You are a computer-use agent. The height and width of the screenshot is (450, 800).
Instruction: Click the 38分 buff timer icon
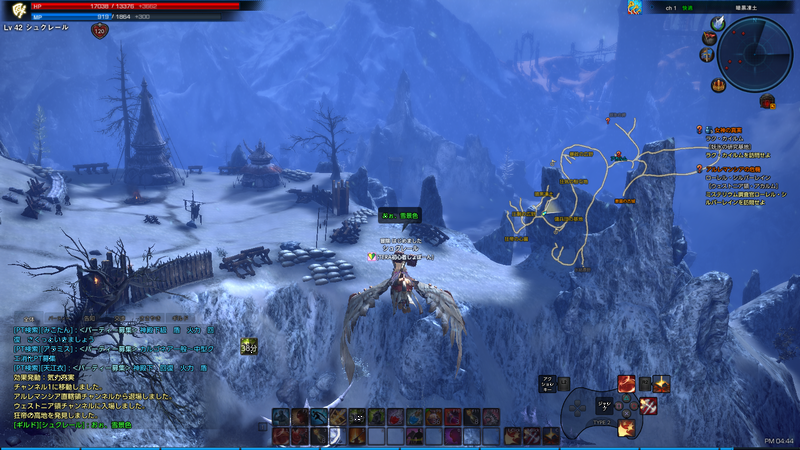tap(248, 346)
